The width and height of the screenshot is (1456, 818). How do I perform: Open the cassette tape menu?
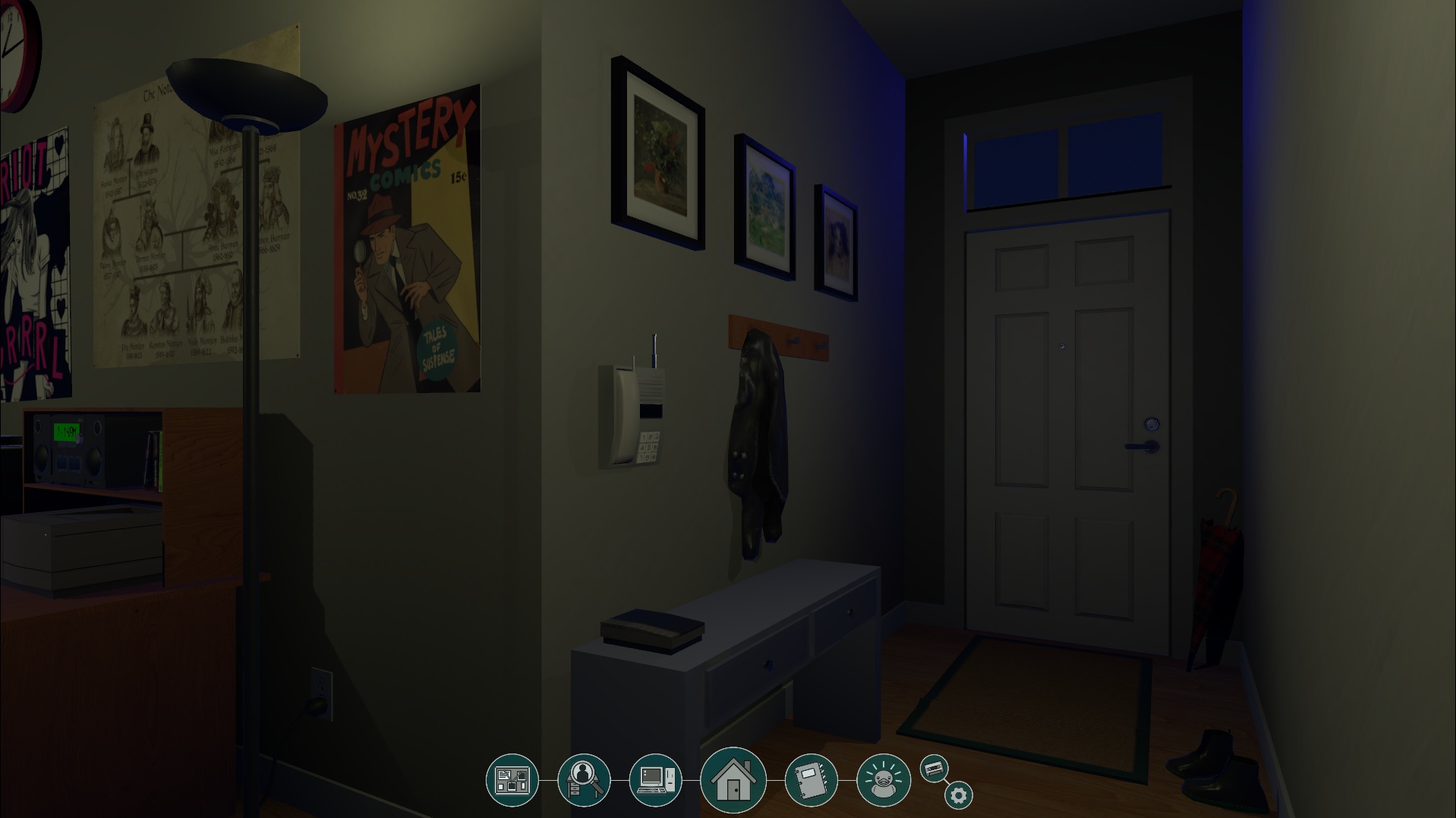[x=934, y=769]
